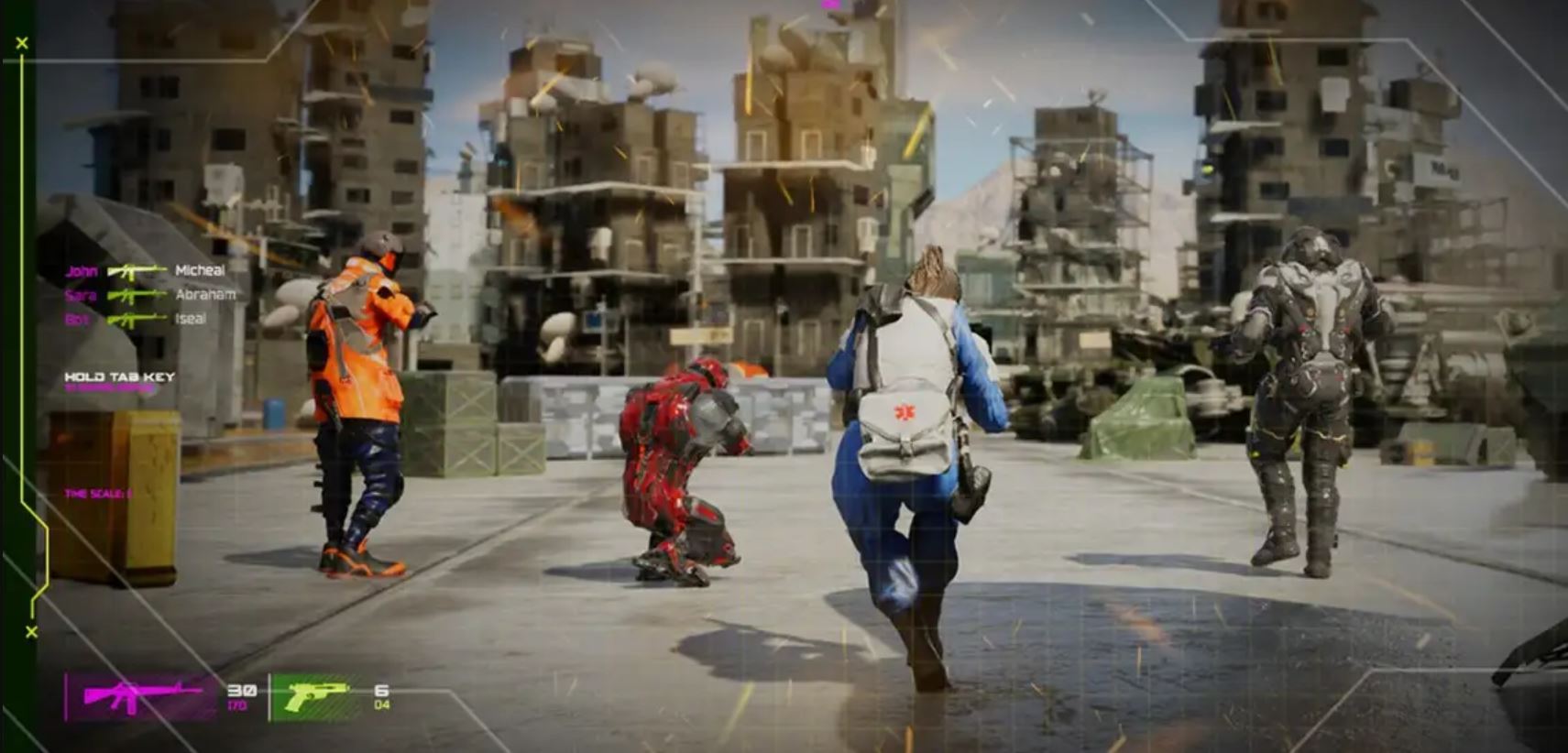The image size is (1568, 753).
Task: Click the Sara and Abraham kill feed entry
Action: coord(149,295)
